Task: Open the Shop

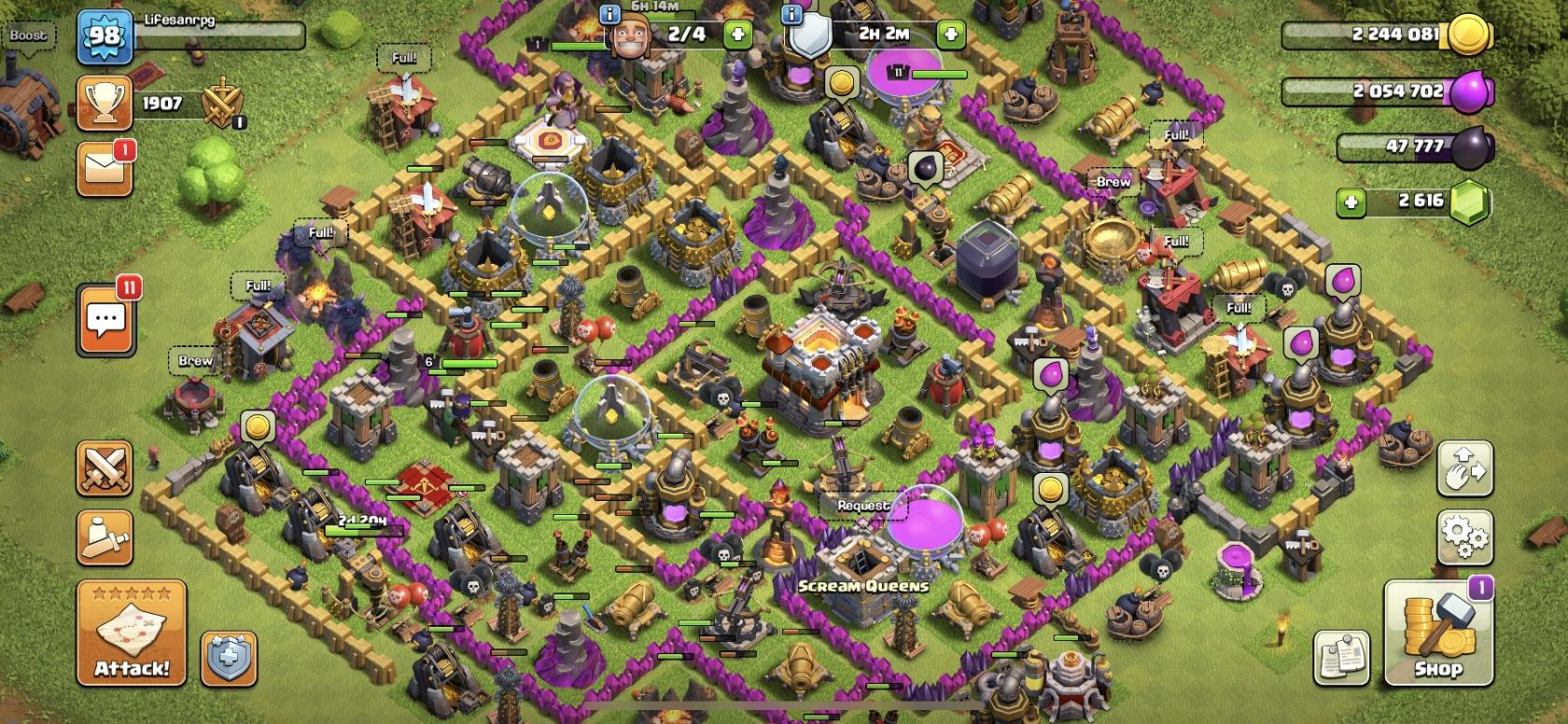Action: 1437,633
